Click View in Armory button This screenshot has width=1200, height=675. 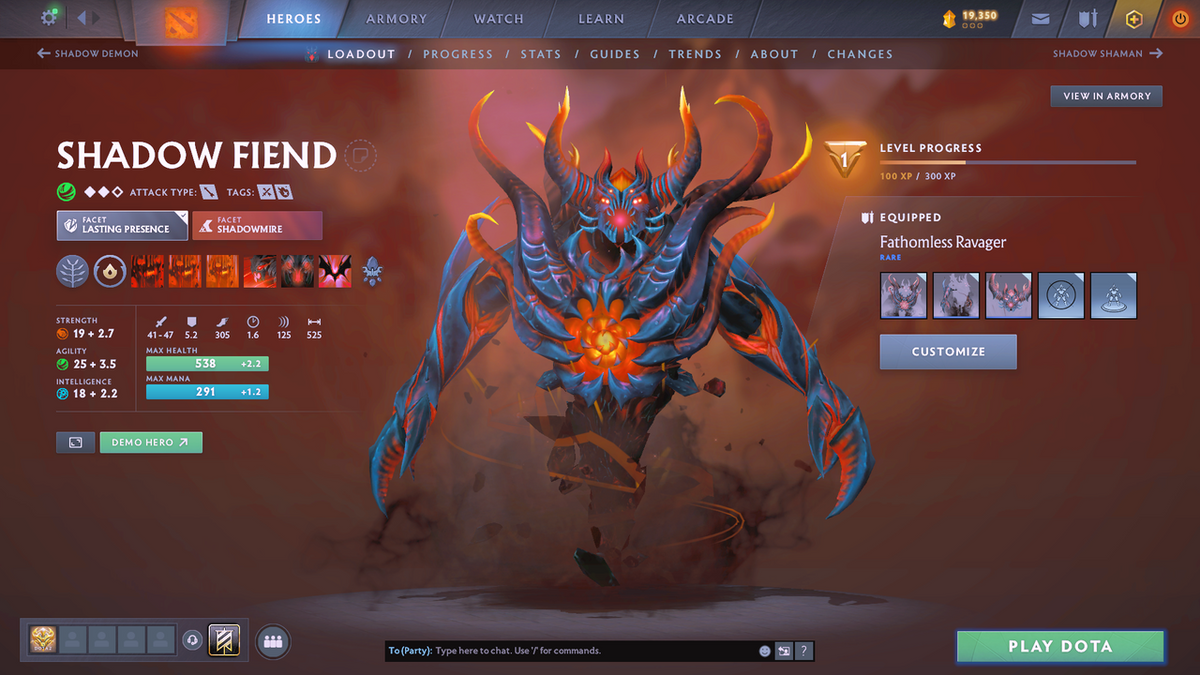tap(1106, 96)
